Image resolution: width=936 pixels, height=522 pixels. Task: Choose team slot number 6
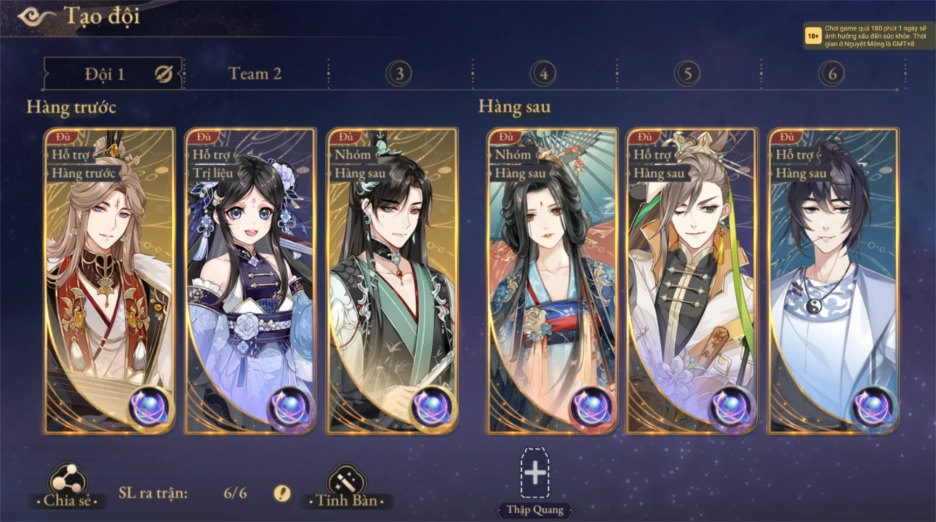click(831, 73)
